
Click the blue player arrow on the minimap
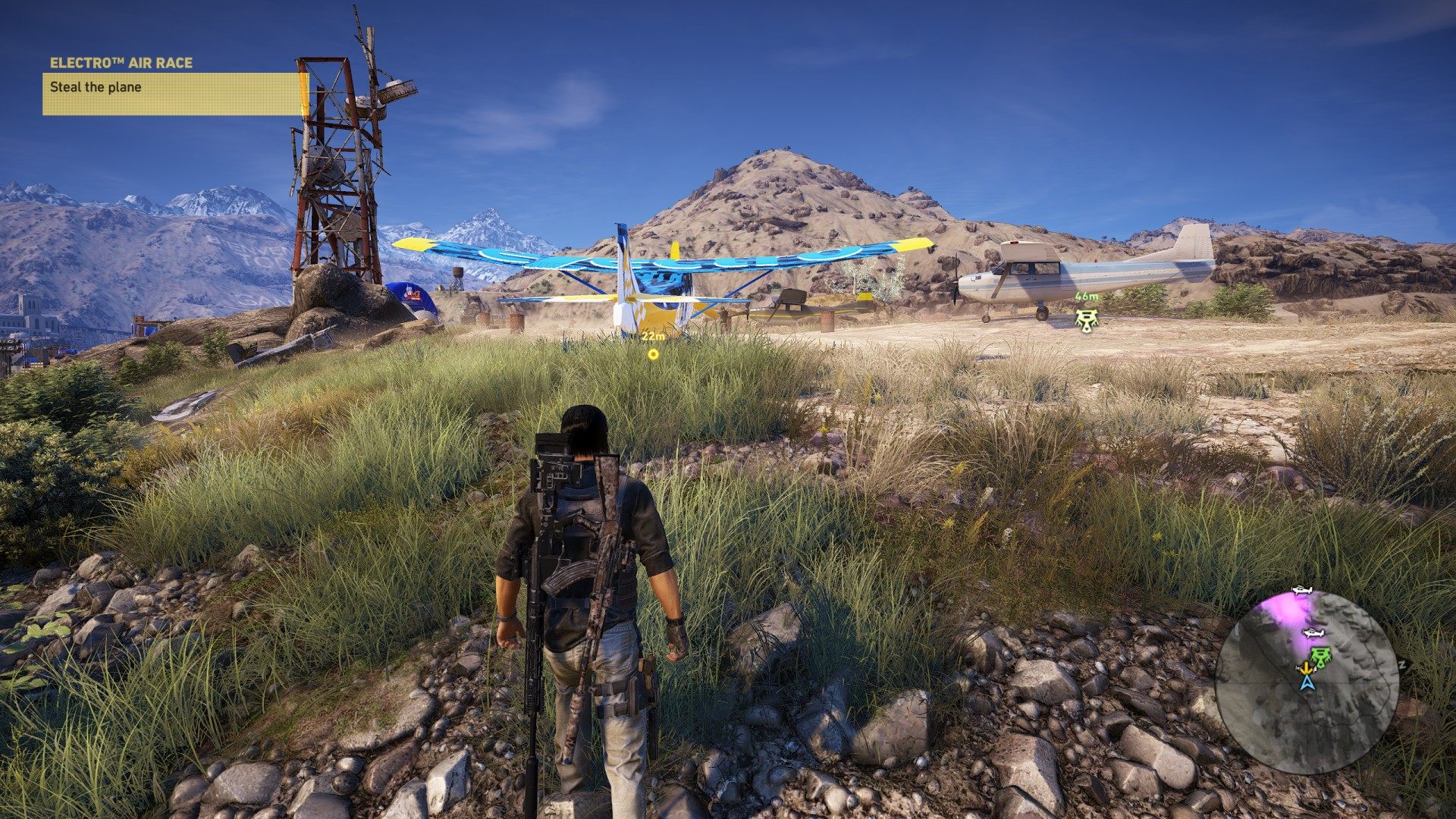[1307, 682]
